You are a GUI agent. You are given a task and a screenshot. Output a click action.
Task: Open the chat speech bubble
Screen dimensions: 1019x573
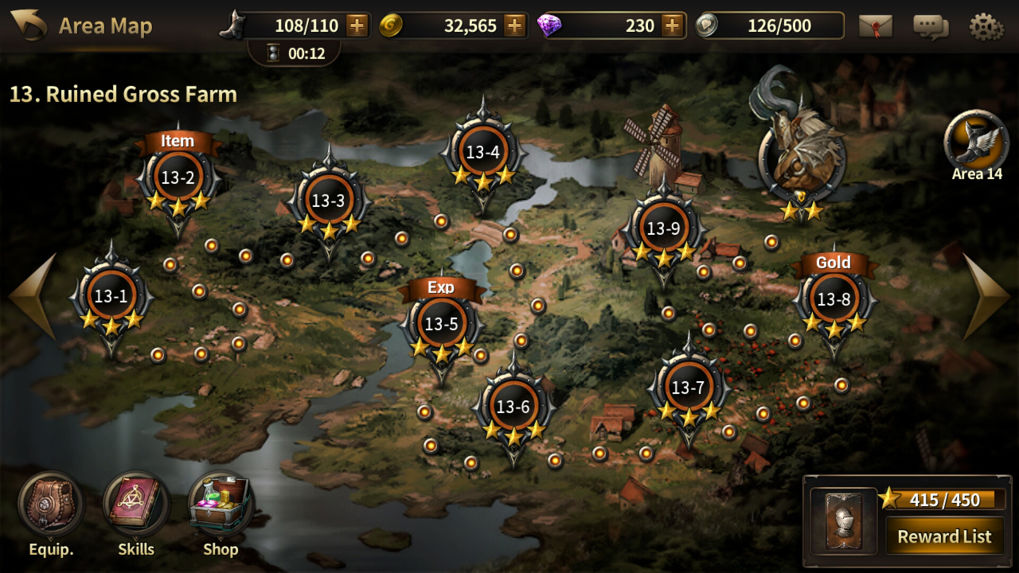(x=930, y=26)
